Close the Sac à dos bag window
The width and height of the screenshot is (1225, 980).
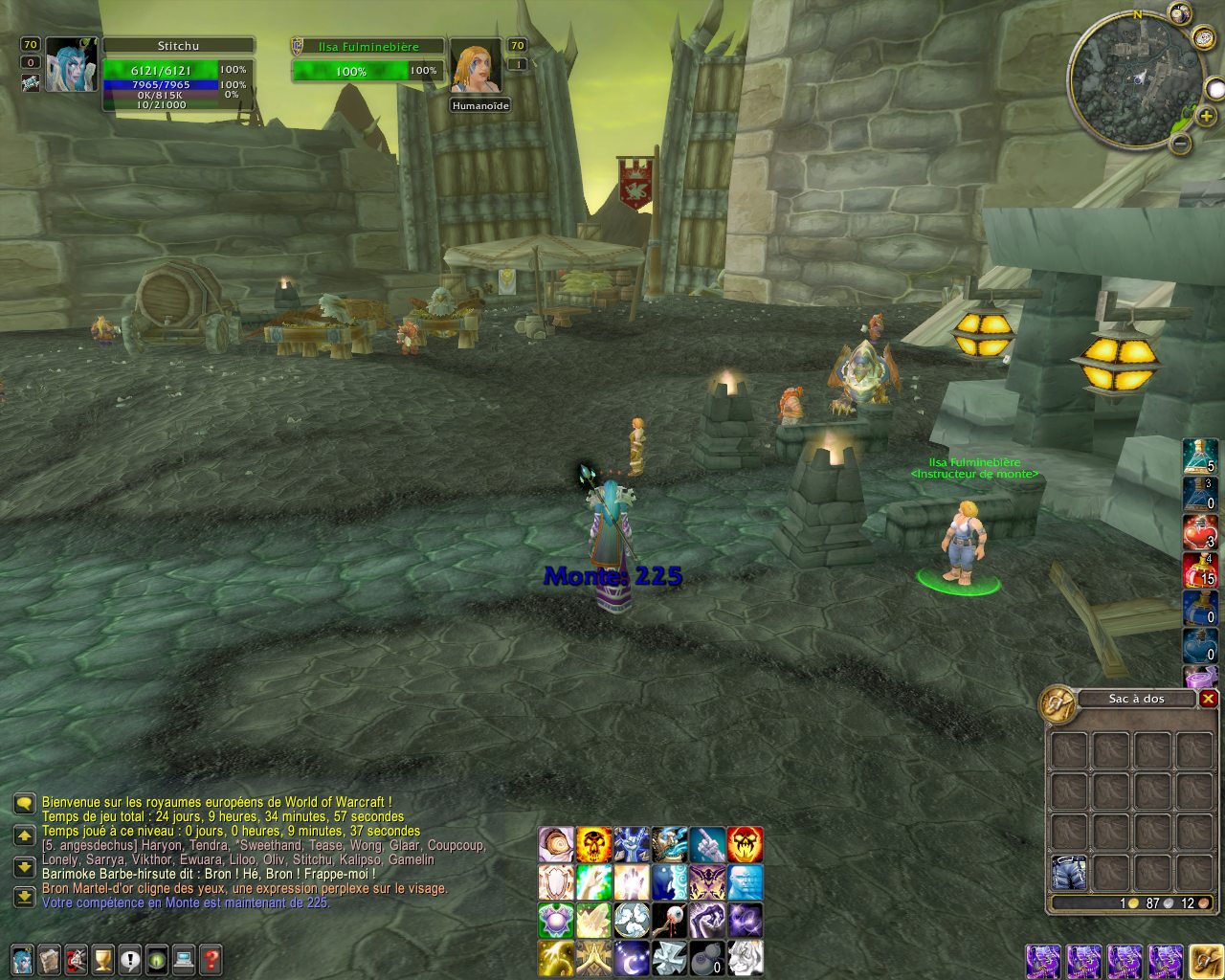(1208, 699)
